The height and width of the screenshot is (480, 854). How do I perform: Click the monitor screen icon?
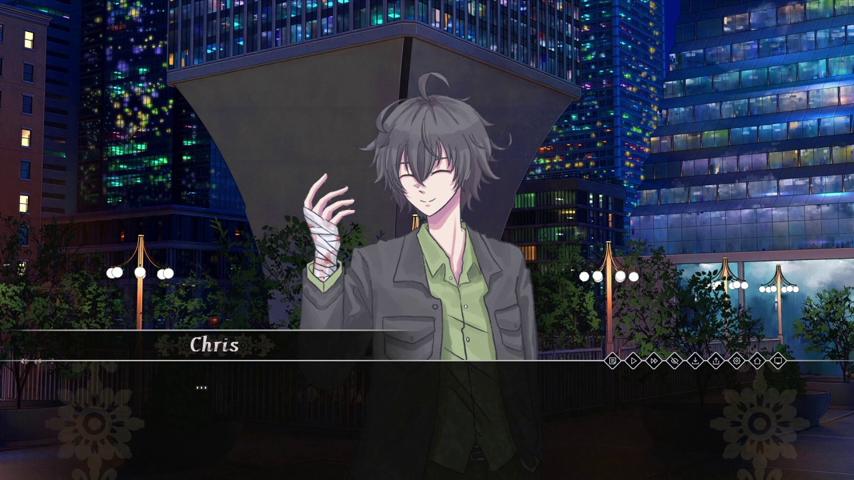[x=778, y=361]
